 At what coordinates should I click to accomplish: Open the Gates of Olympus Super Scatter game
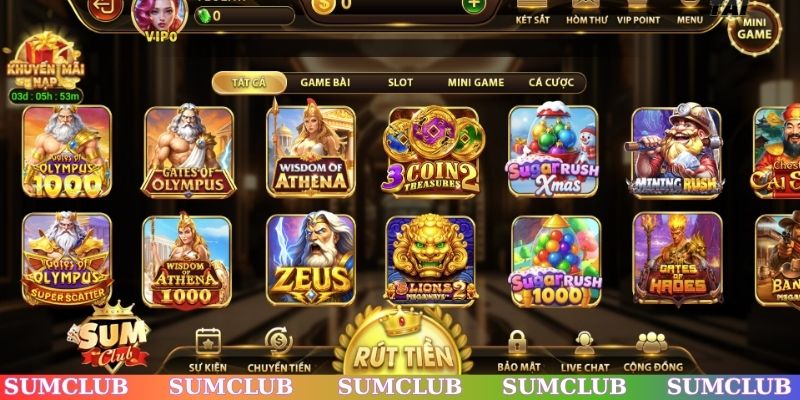pos(67,259)
